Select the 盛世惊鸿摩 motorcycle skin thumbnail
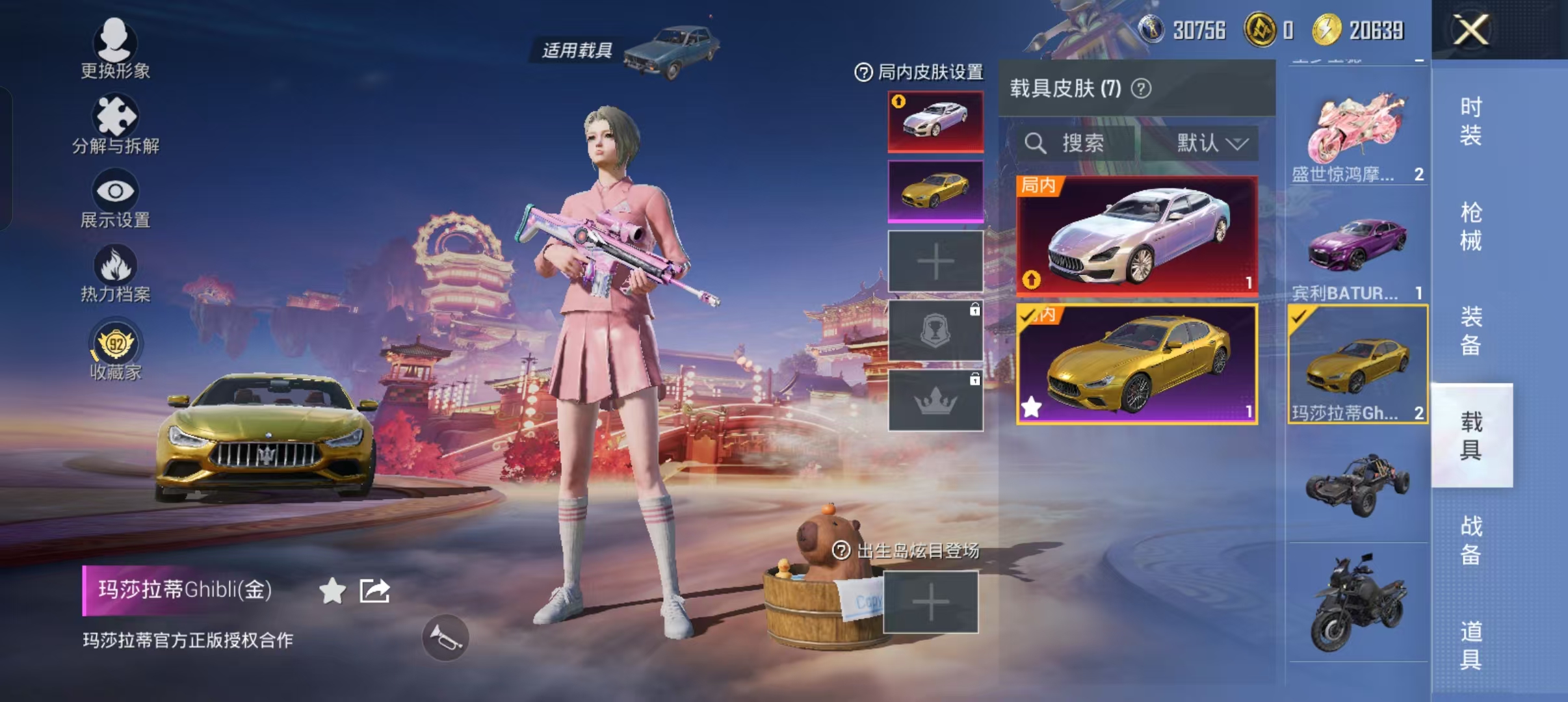1568x702 pixels. pyautogui.click(x=1357, y=127)
